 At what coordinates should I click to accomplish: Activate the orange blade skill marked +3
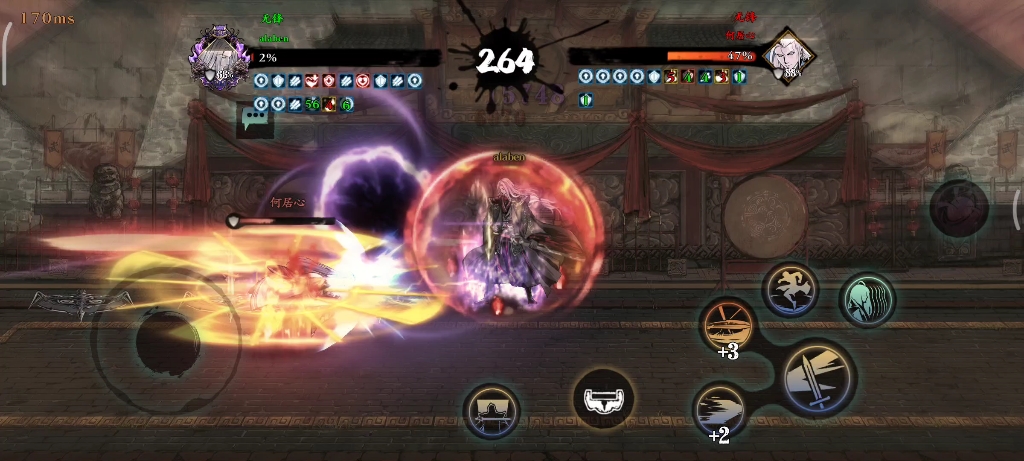[x=727, y=322]
